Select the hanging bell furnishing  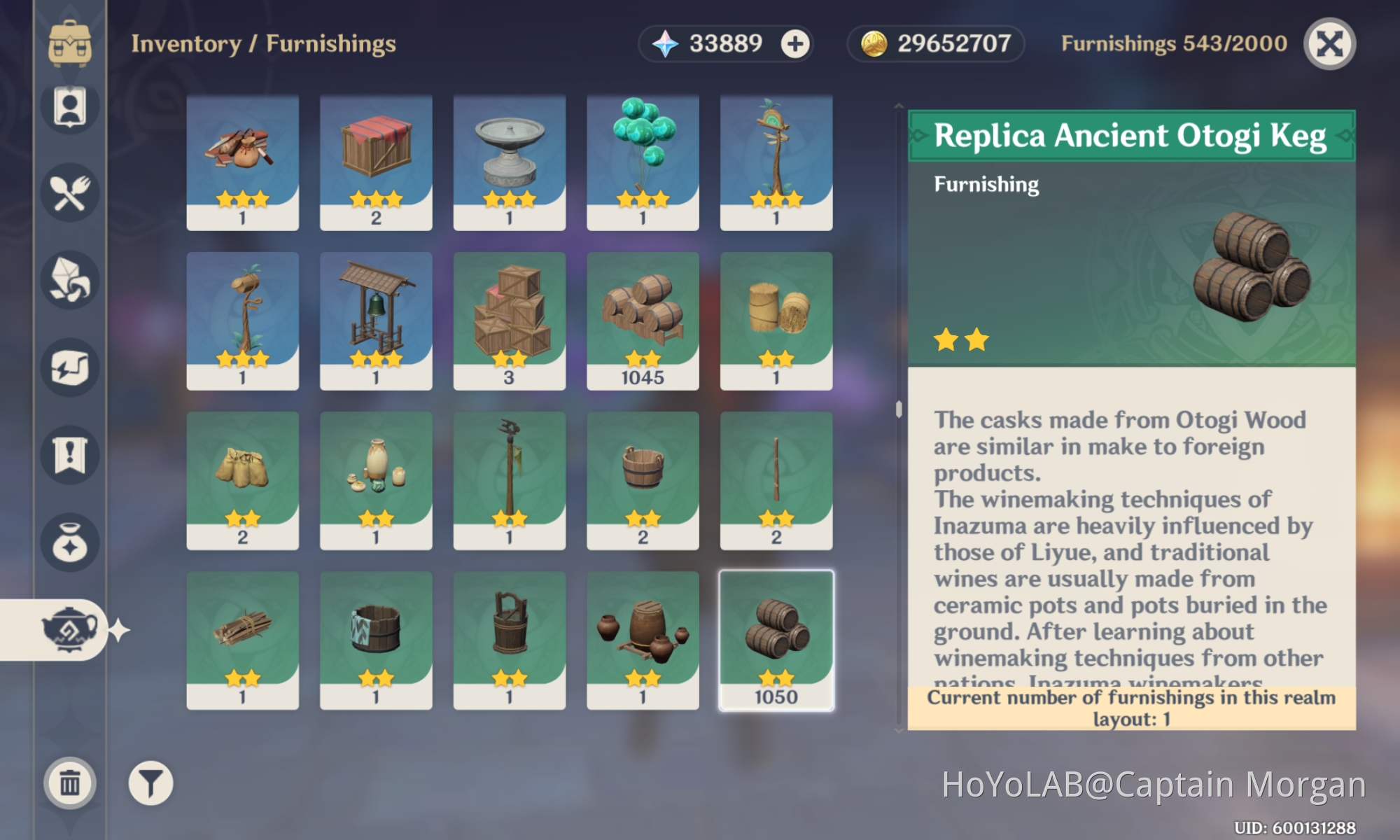pos(376,318)
